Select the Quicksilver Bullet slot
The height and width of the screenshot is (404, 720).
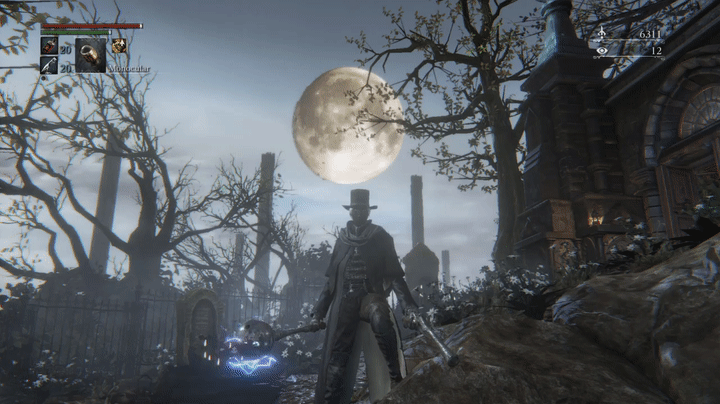point(48,65)
